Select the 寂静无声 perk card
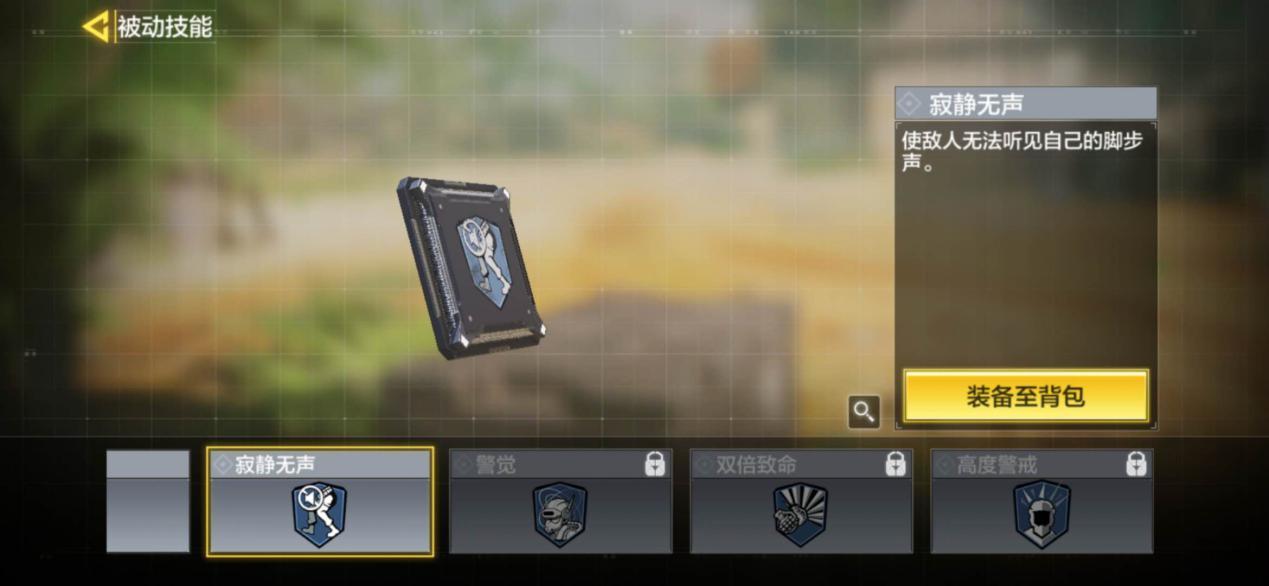Viewport: 1269px width, 586px height. (320, 501)
